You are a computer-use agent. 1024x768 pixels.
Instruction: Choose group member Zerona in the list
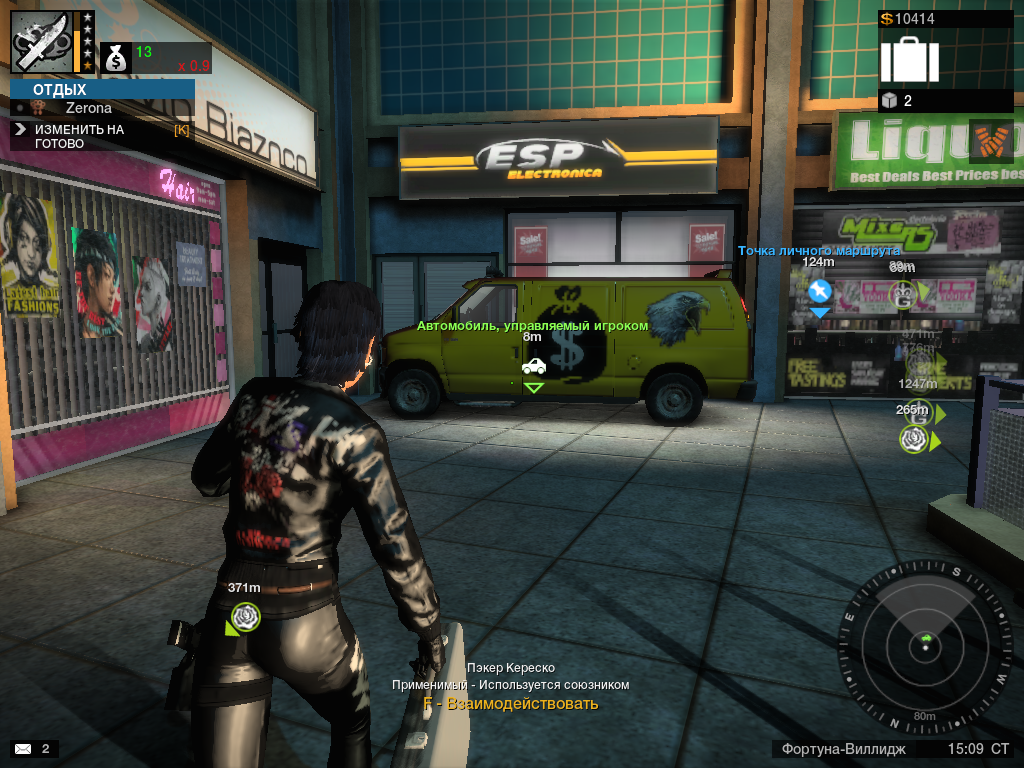88,108
